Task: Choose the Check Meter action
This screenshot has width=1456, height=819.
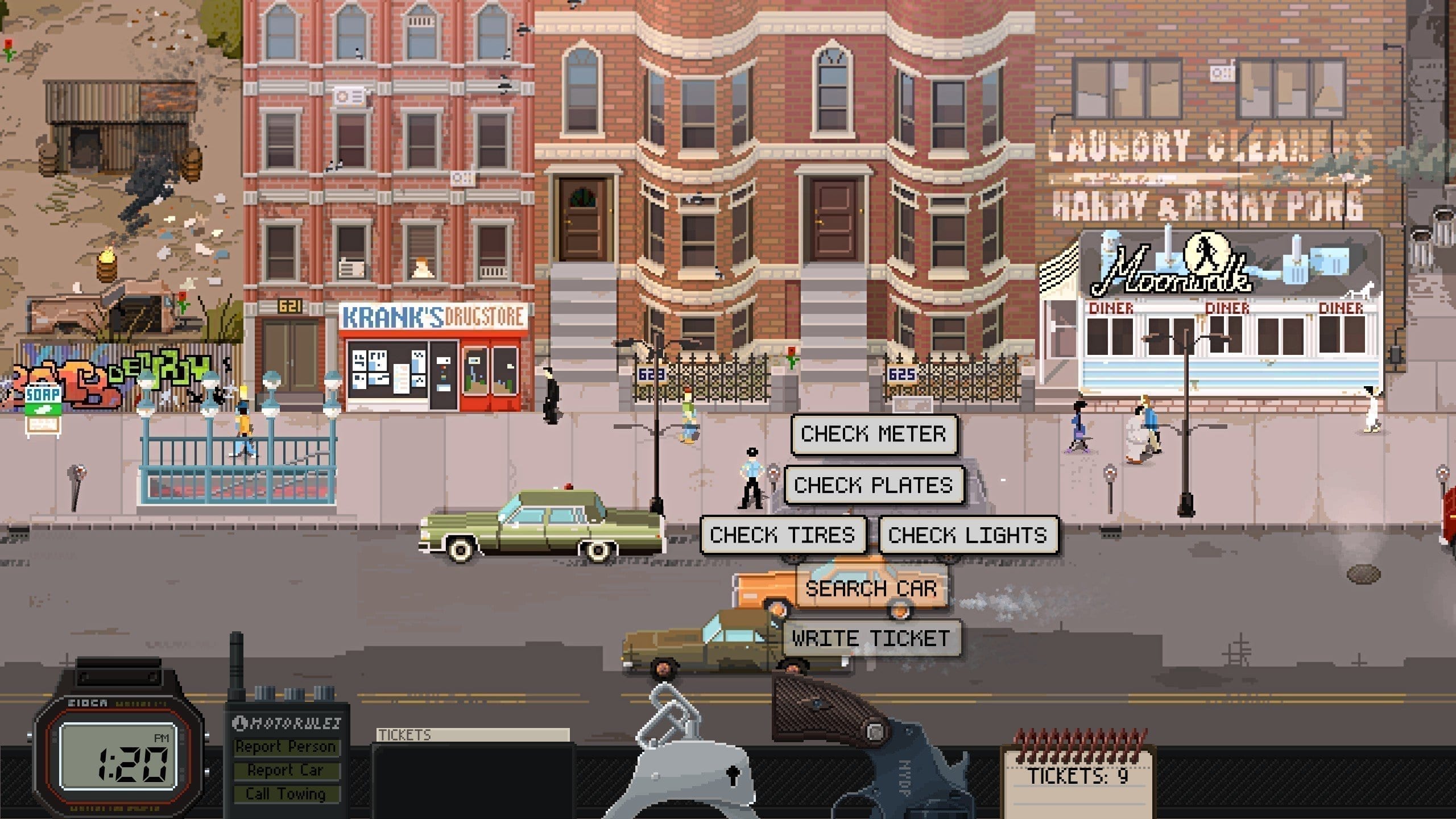Action: (x=874, y=435)
